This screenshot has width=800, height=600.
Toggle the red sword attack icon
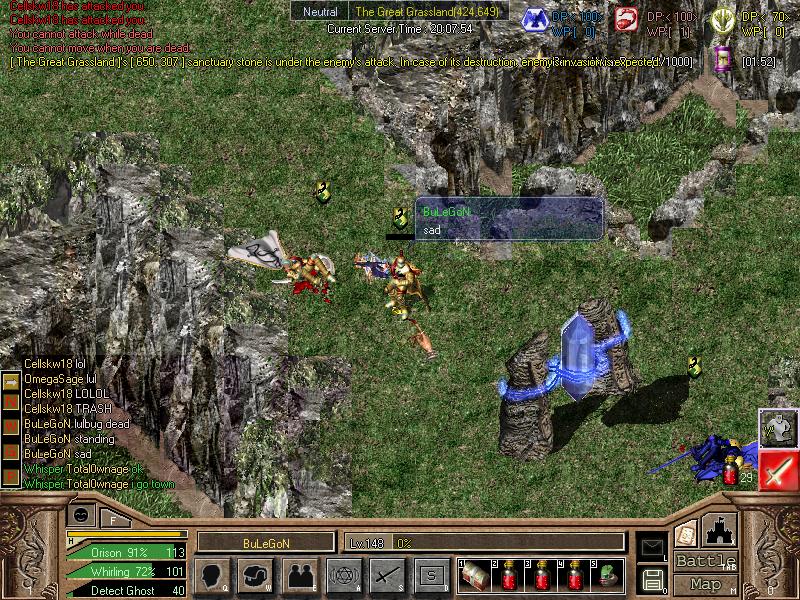[777, 470]
